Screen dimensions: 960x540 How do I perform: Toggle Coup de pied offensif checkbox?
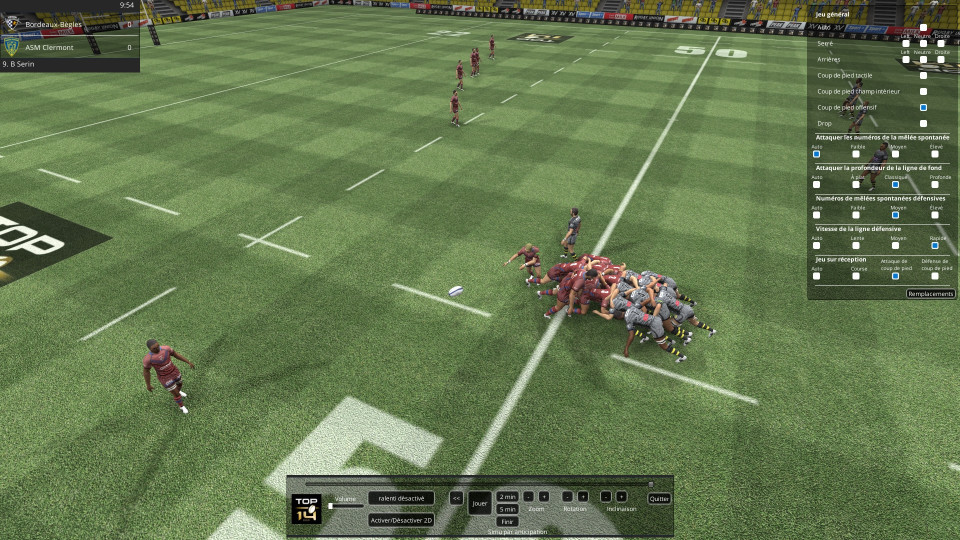click(923, 107)
